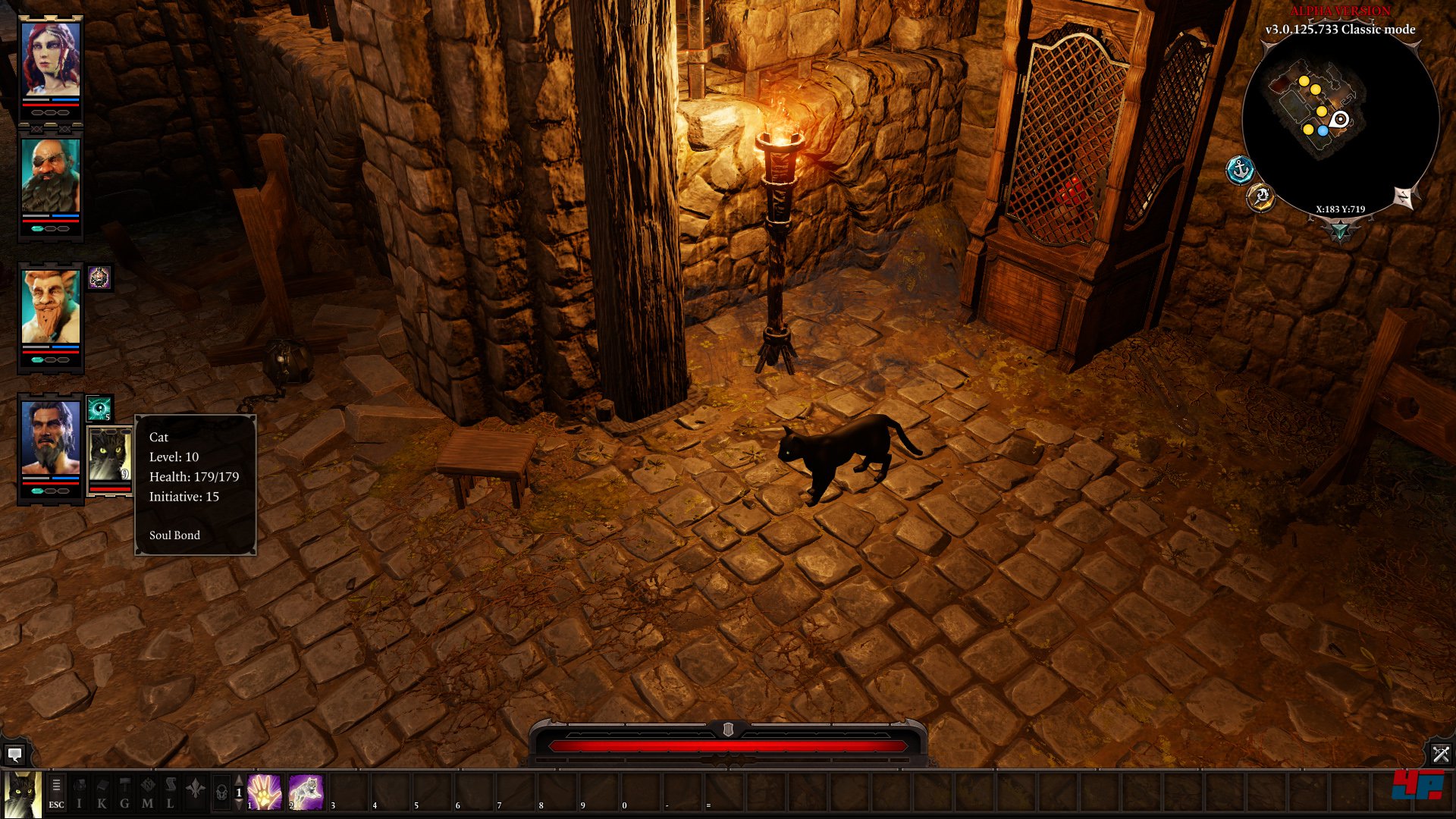The height and width of the screenshot is (819, 1456).
Task: Activate the glowing paw-hand skill
Action: pos(265,792)
